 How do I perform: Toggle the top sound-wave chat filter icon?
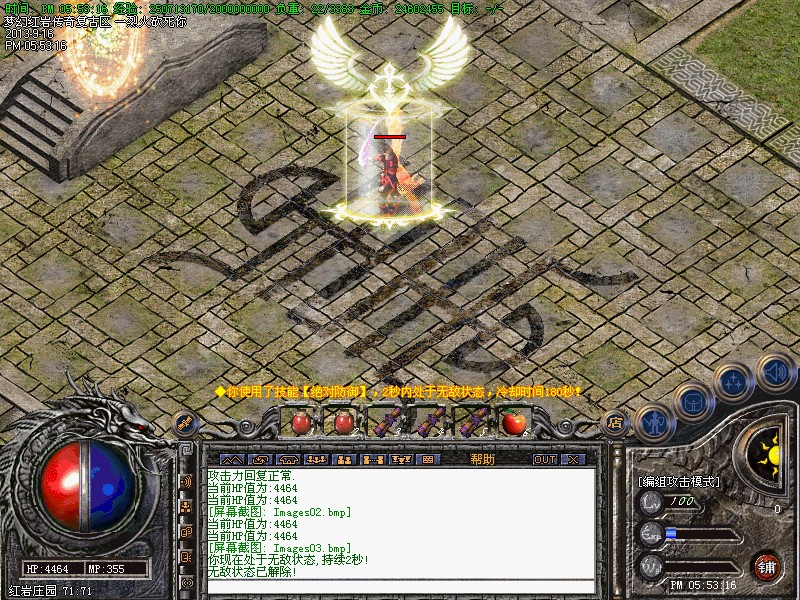point(186,481)
